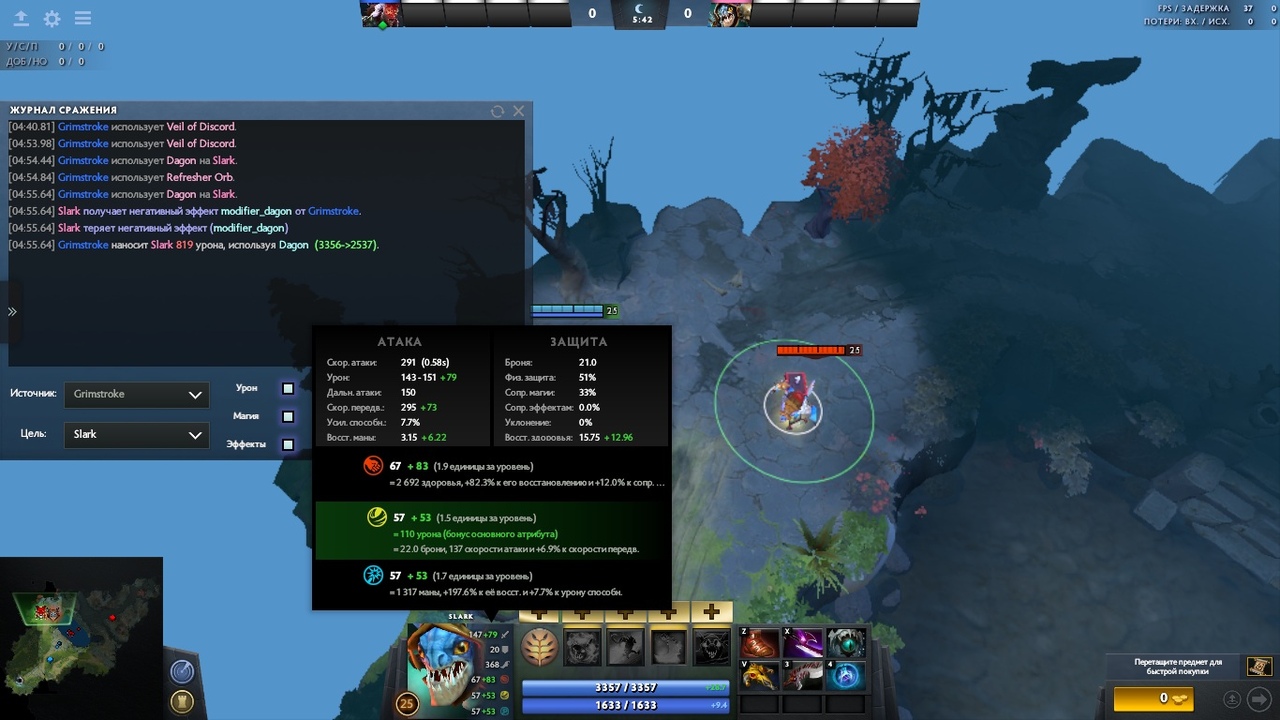The height and width of the screenshot is (720, 1280).
Task: Activate the Scan radar button
Action: pos(182,671)
